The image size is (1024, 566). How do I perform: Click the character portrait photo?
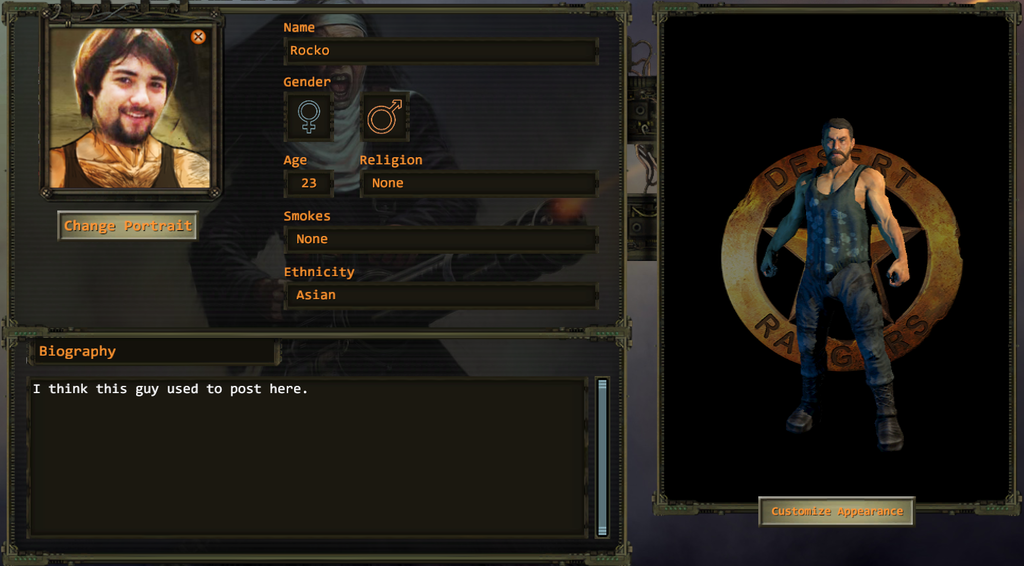128,108
